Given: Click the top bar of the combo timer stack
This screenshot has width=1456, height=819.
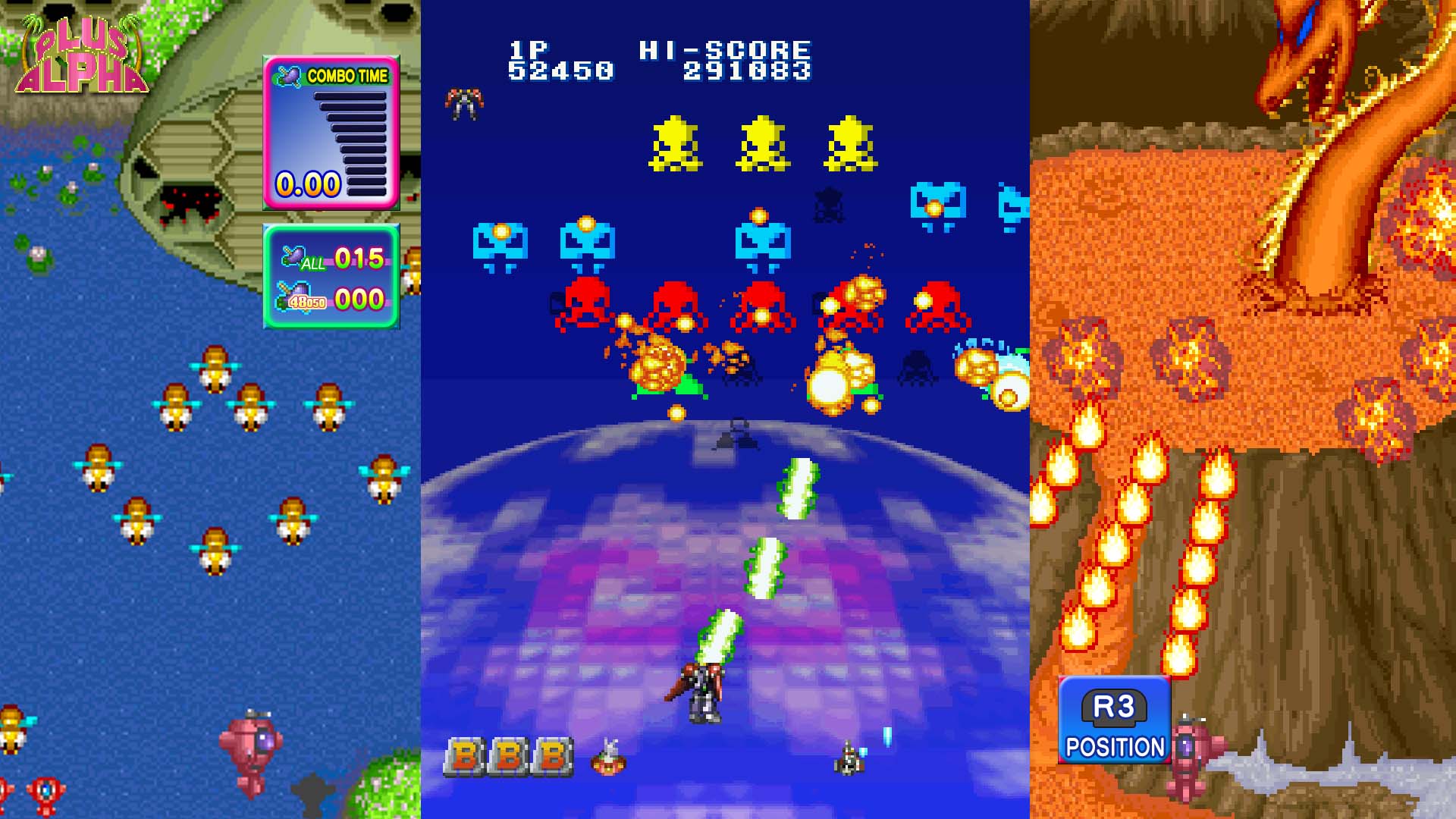Looking at the screenshot, I should [350, 97].
